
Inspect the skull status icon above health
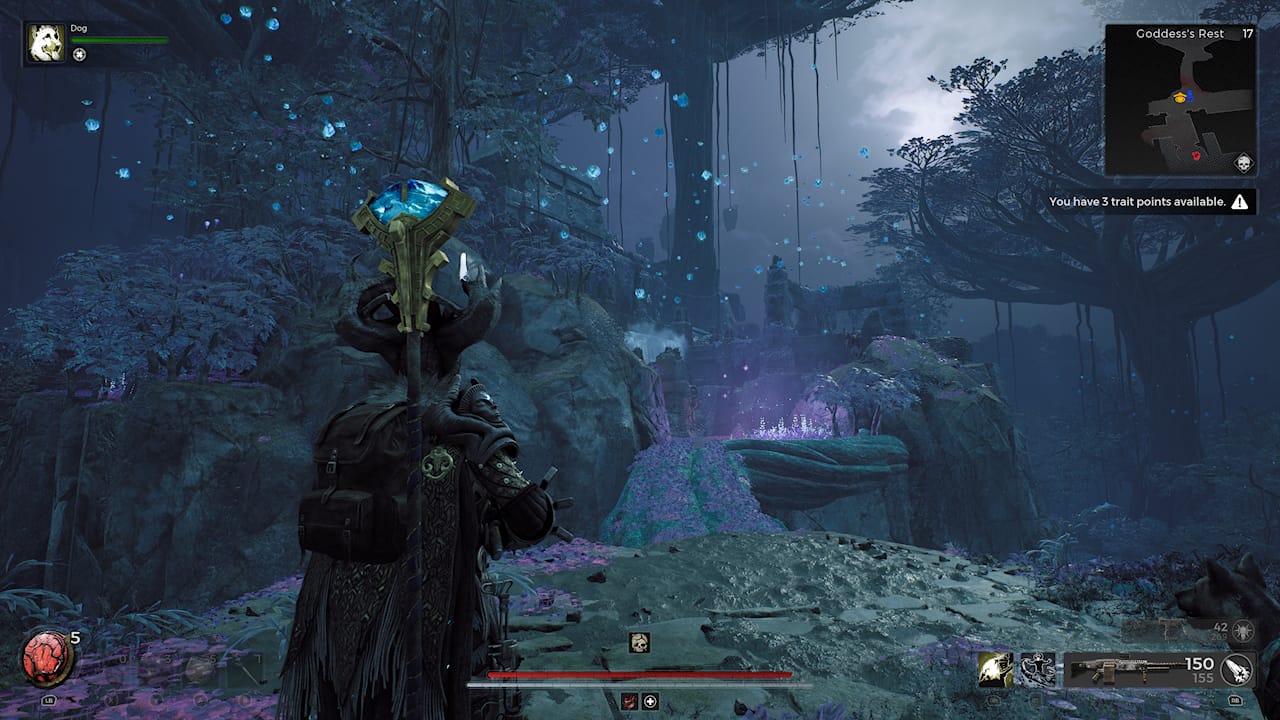639,643
